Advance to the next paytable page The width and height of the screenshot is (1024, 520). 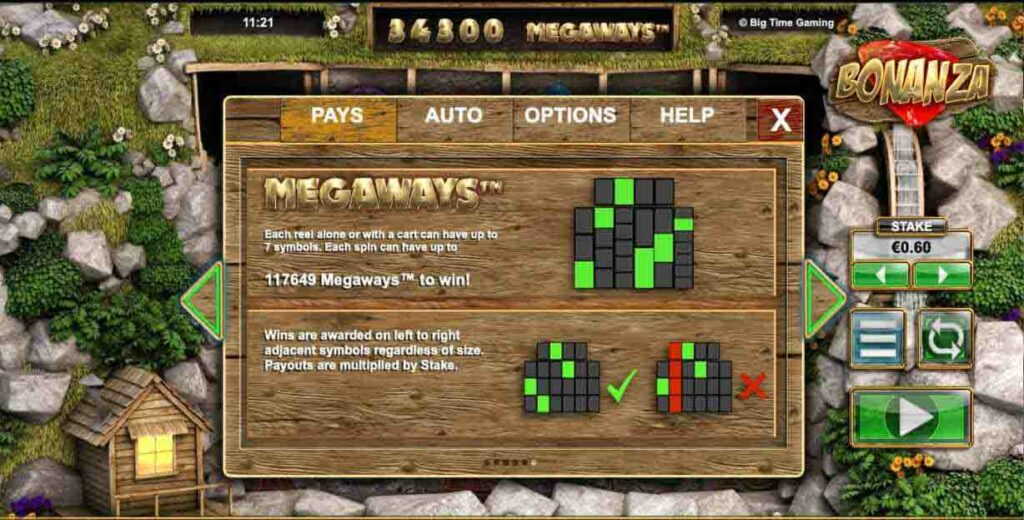tap(824, 298)
